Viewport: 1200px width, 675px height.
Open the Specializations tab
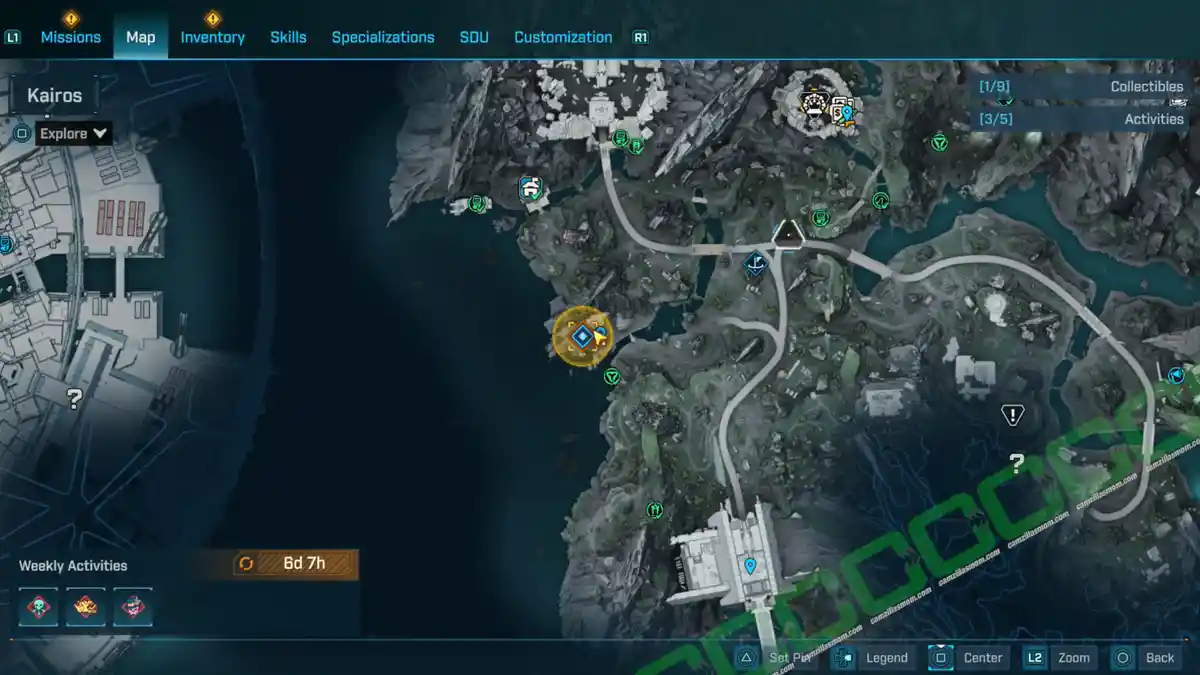[x=383, y=37]
